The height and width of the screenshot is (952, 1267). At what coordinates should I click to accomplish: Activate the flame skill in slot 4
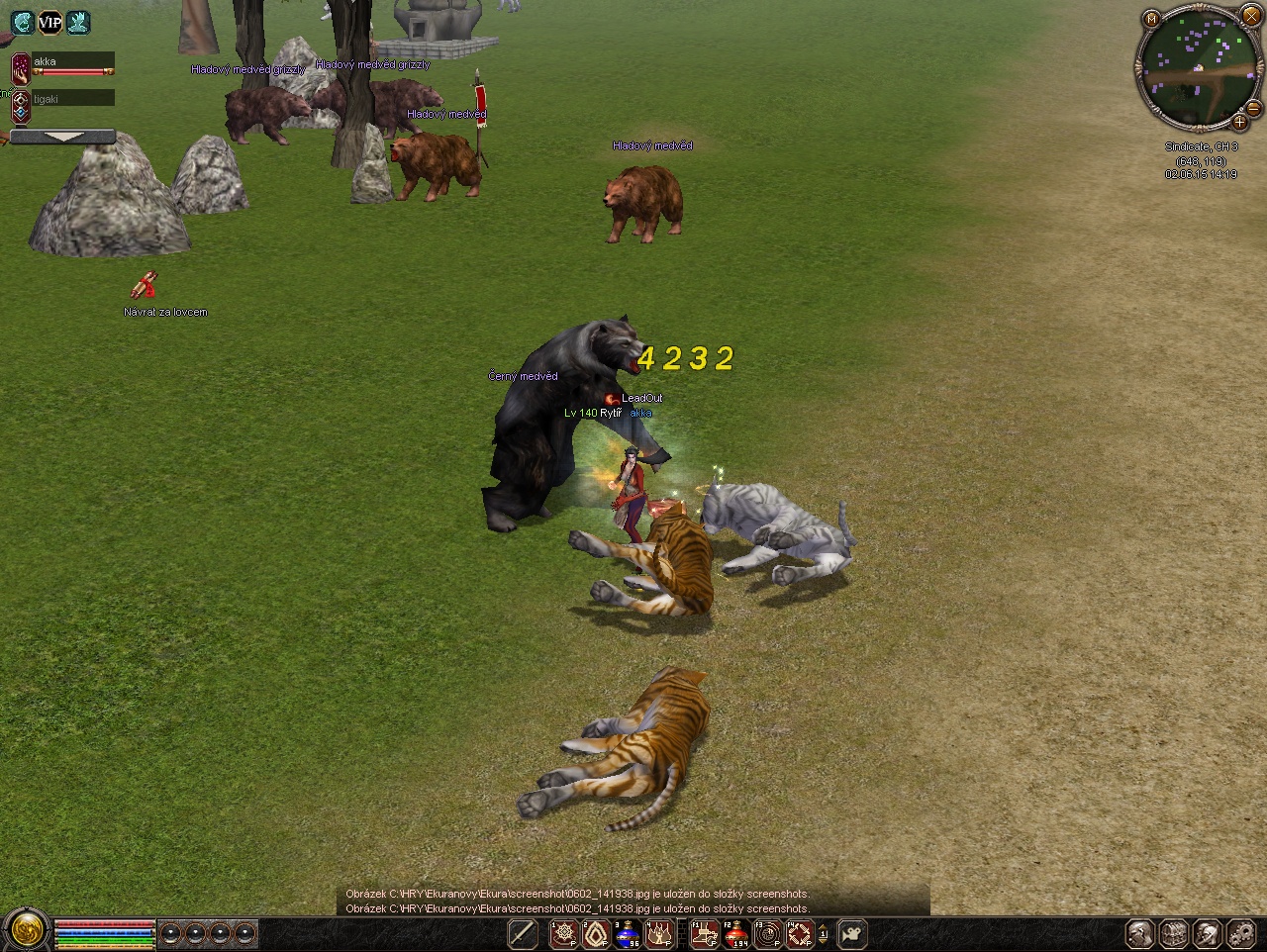[660, 933]
